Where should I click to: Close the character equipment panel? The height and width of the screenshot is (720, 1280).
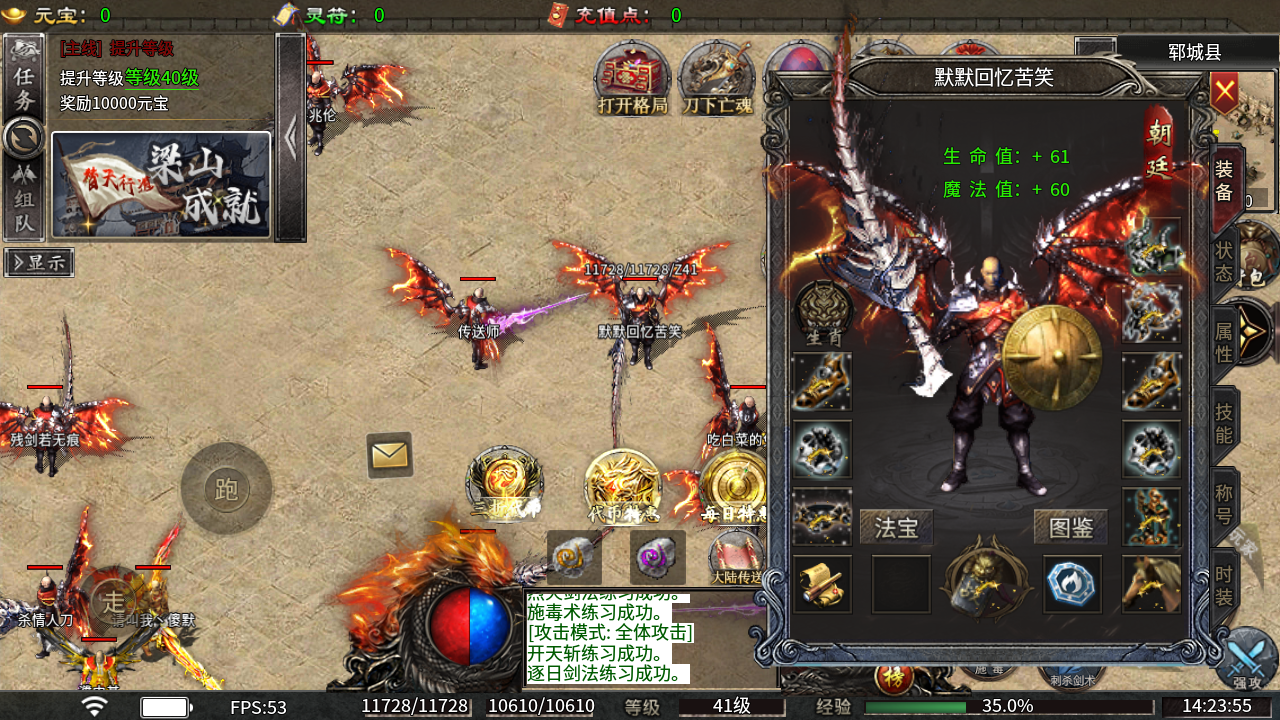pyautogui.click(x=1224, y=93)
